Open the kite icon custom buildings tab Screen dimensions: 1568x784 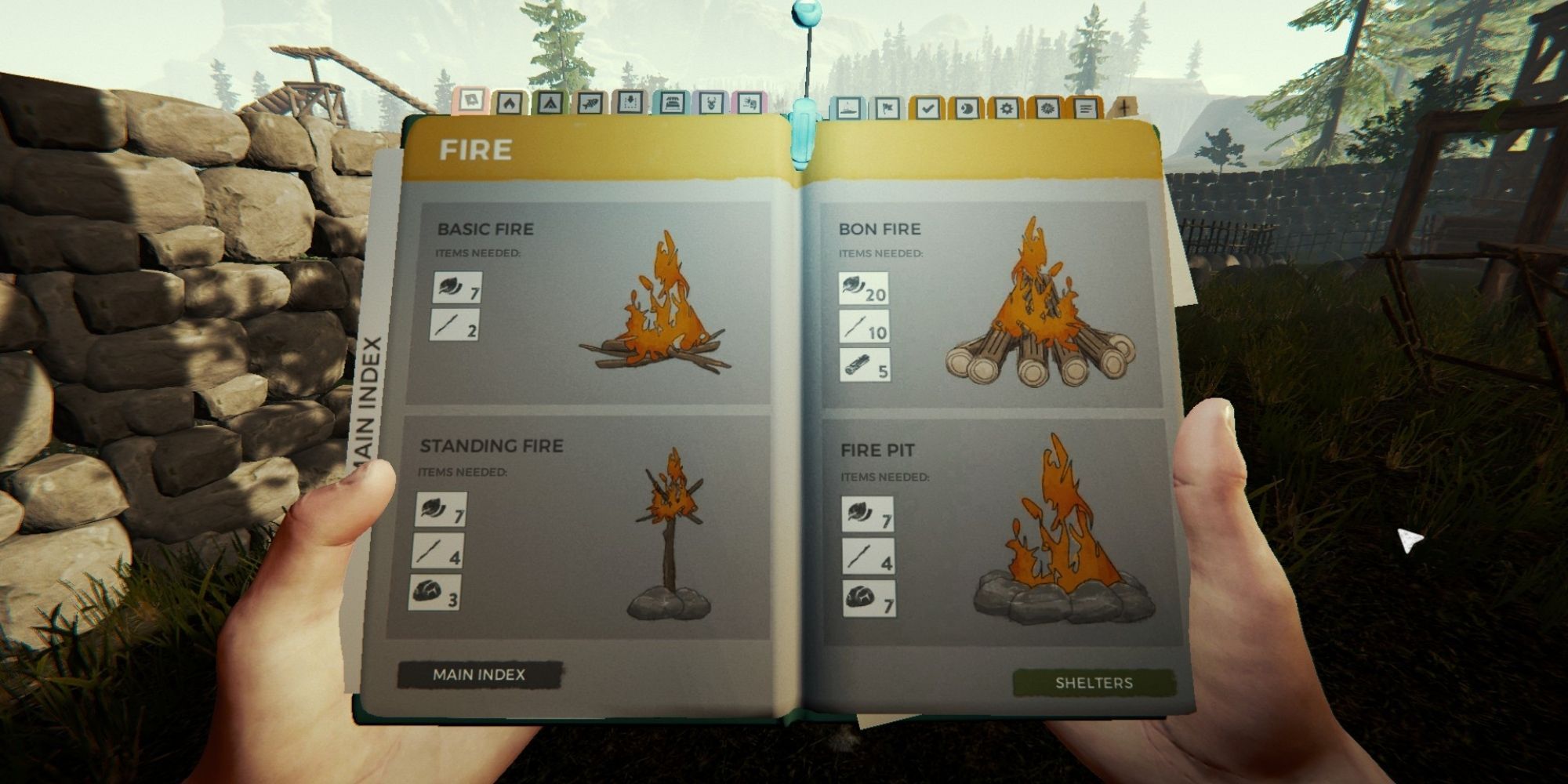pos(471,103)
